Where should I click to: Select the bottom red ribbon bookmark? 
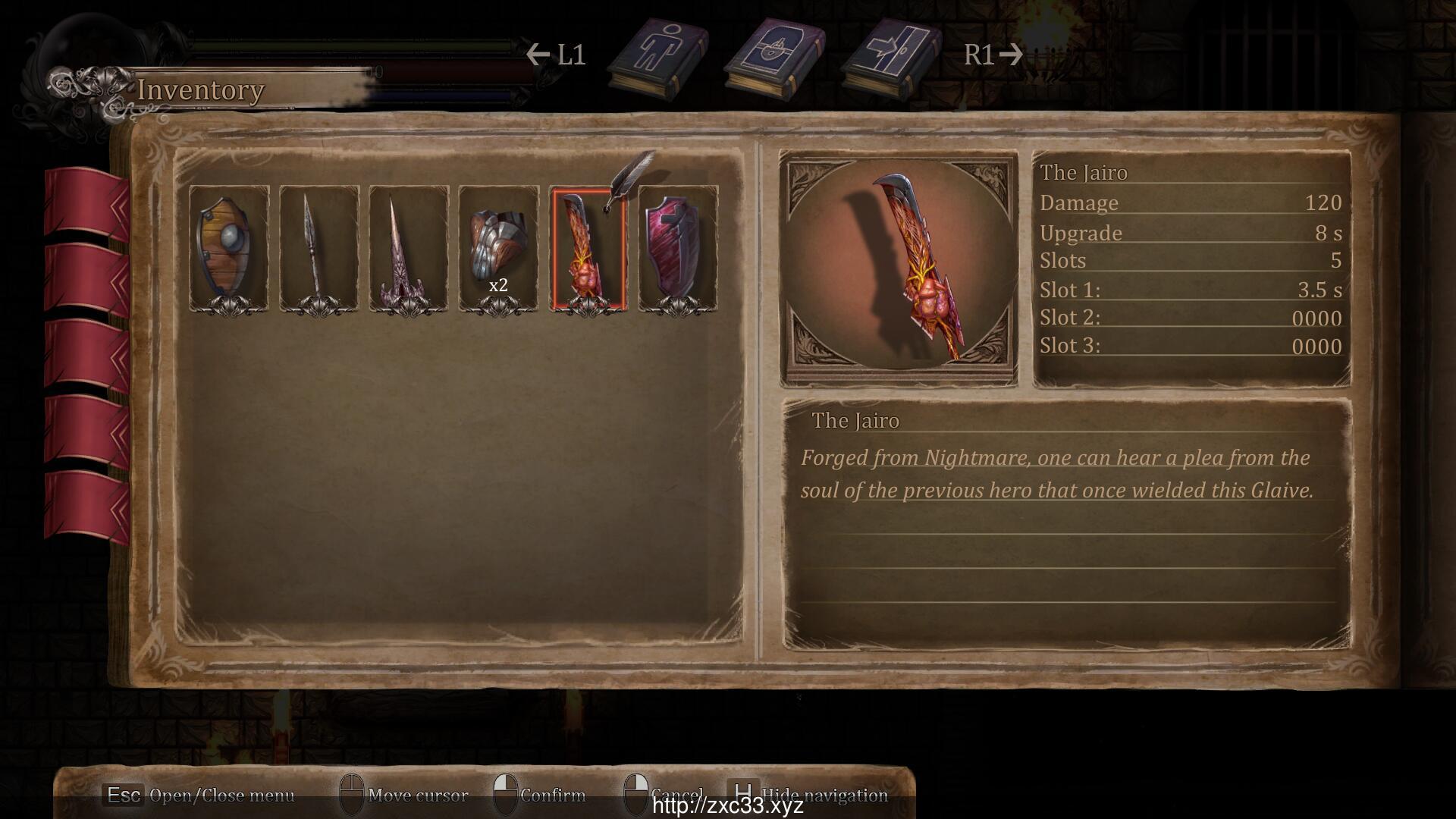(86, 504)
